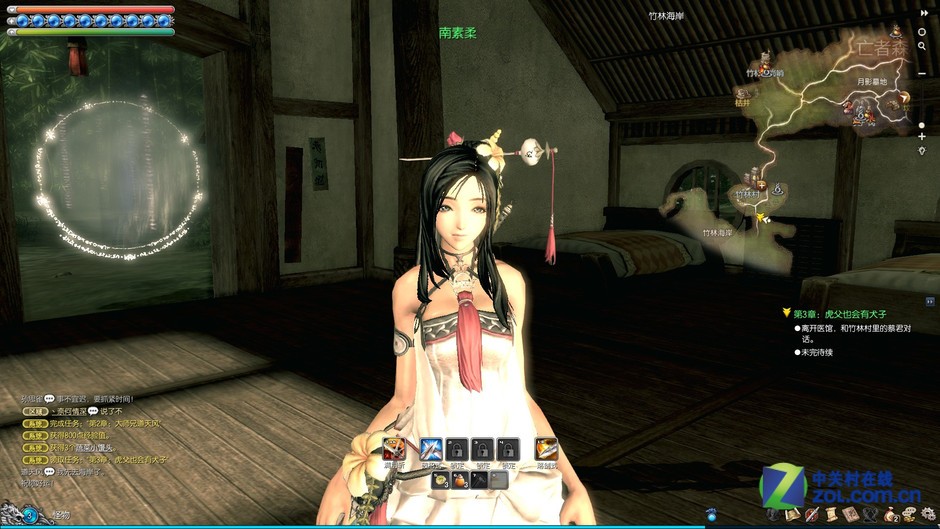Click the level 3 orb indicator
940x529 pixels.
point(30,515)
